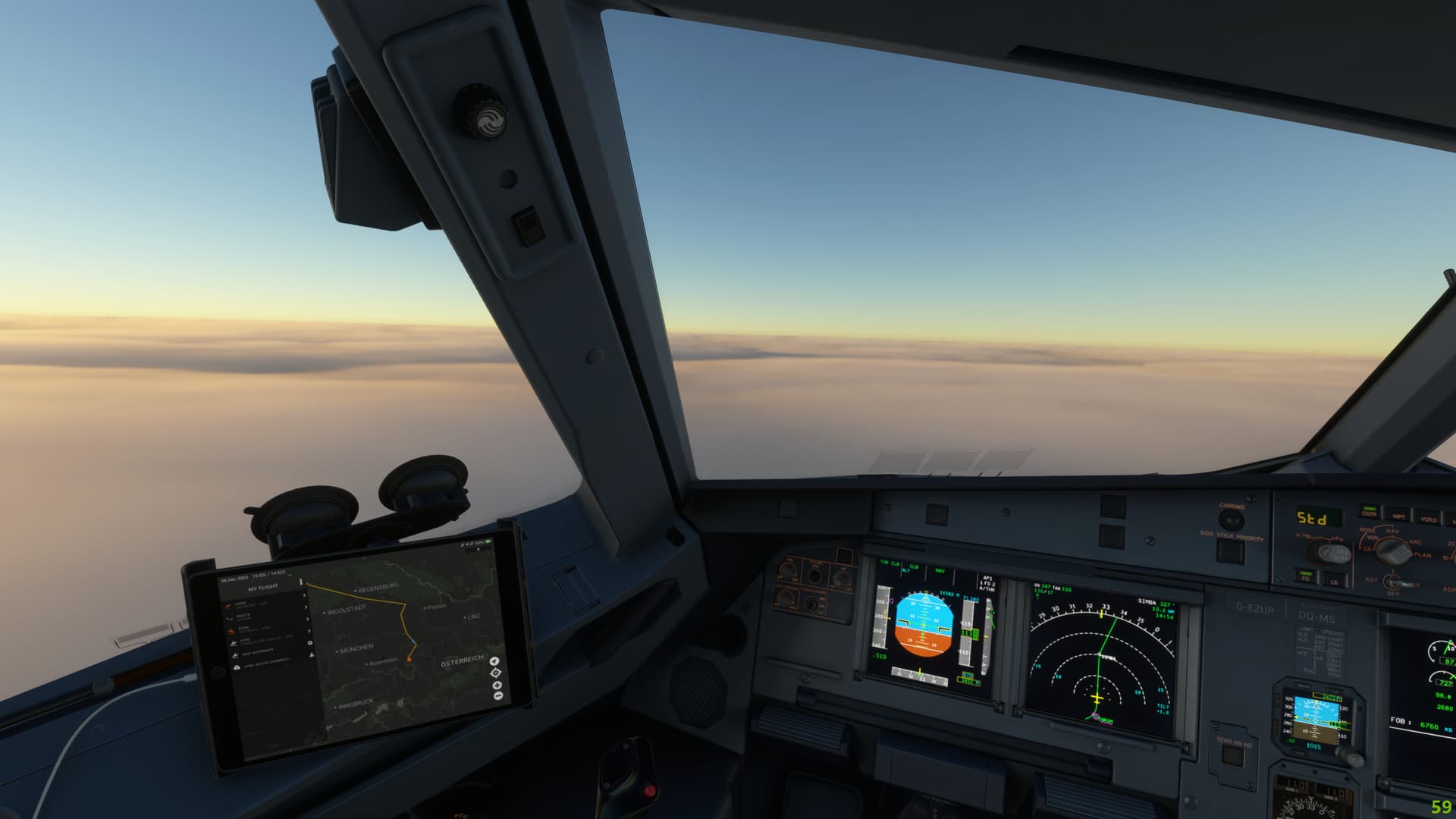Click the Add Alternate airport icon in My Flight
The height and width of the screenshot is (819, 1456).
point(235,654)
